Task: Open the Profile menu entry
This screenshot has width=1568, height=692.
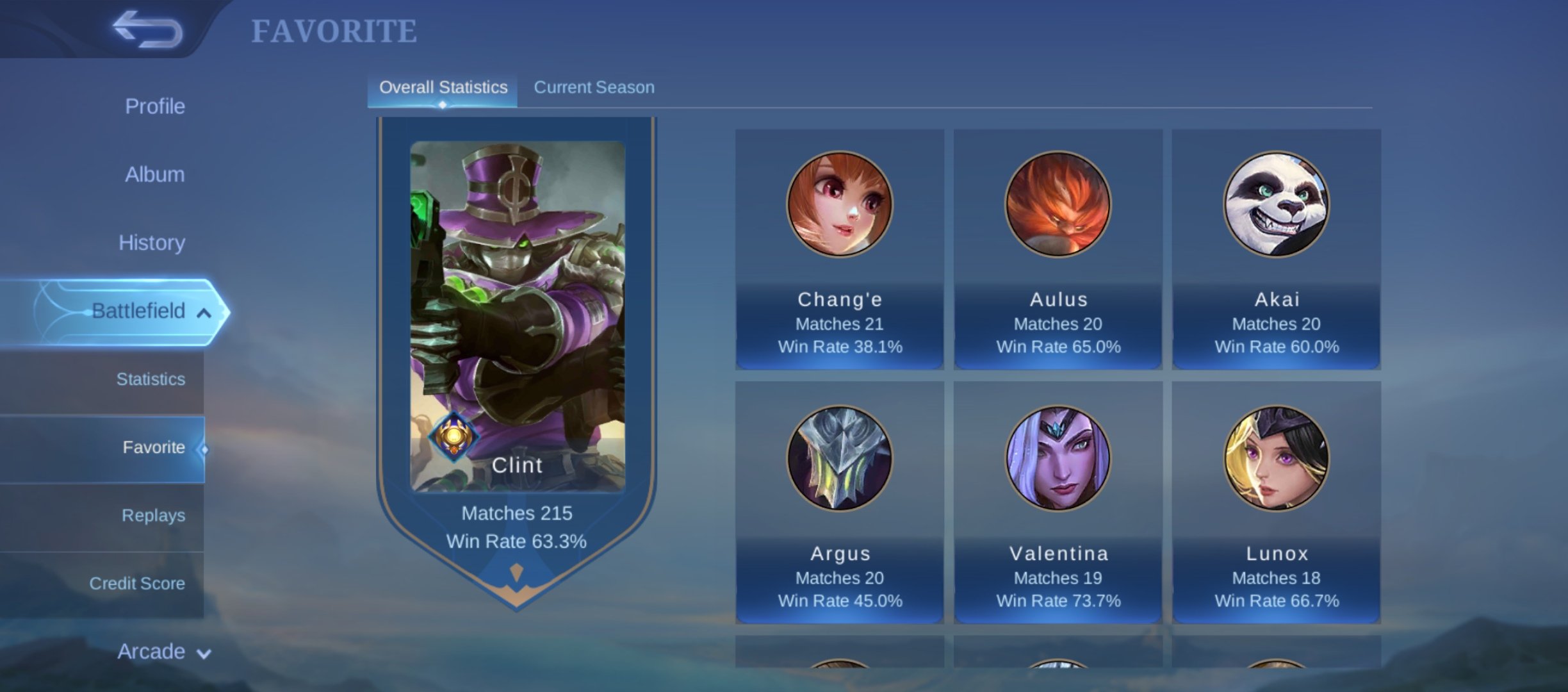Action: pyautogui.click(x=154, y=106)
